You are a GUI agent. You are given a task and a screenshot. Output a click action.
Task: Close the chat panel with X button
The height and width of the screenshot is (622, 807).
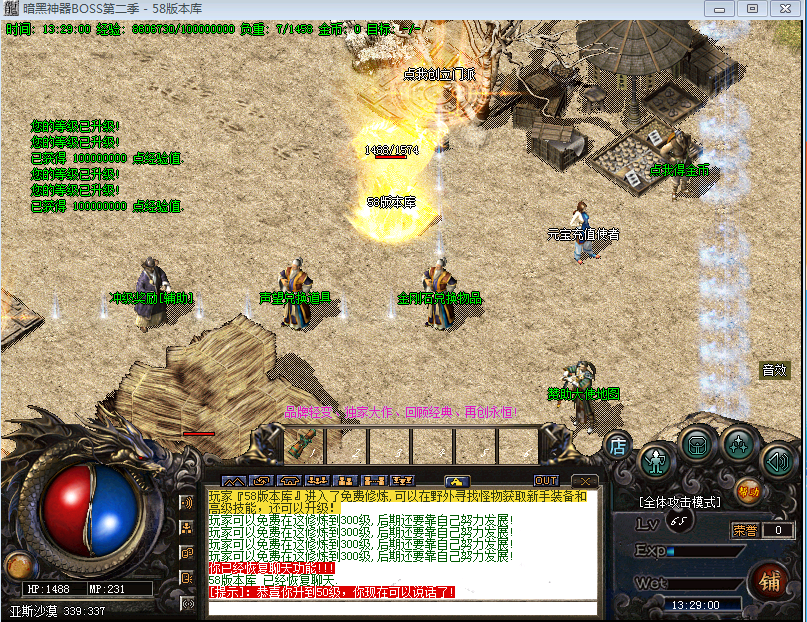(583, 481)
